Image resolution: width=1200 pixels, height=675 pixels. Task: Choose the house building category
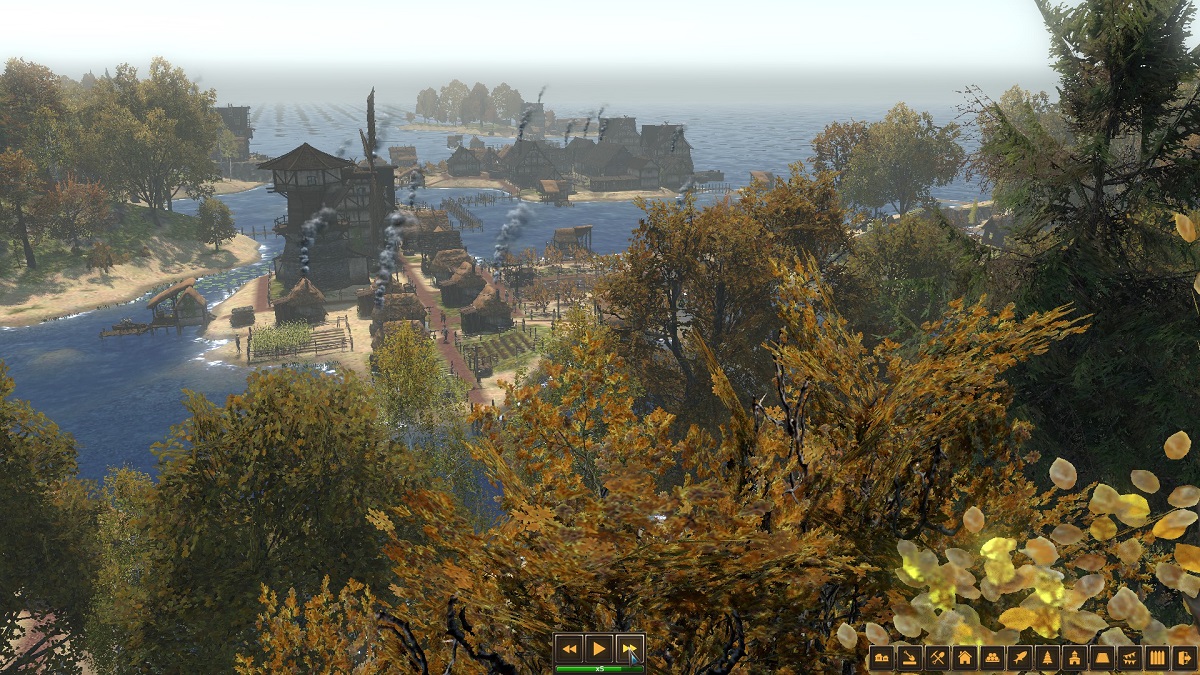click(964, 657)
